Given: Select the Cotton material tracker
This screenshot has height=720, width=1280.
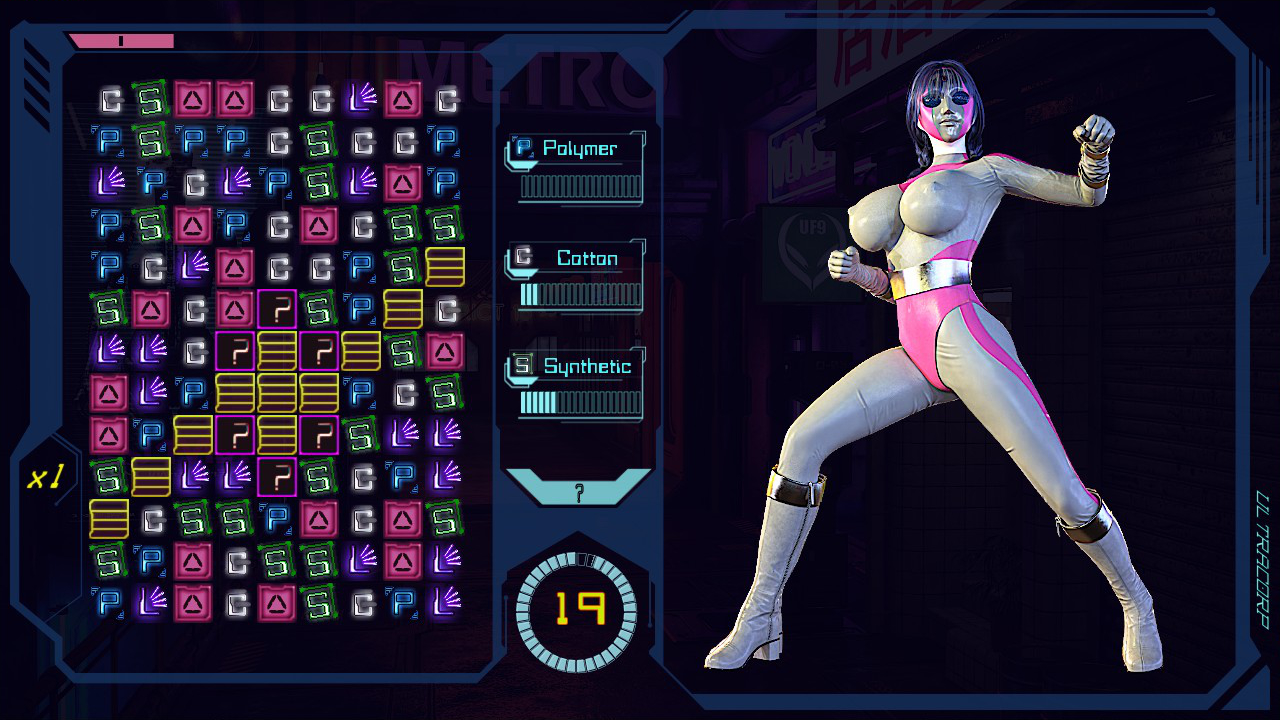Looking at the screenshot, I should point(576,276).
